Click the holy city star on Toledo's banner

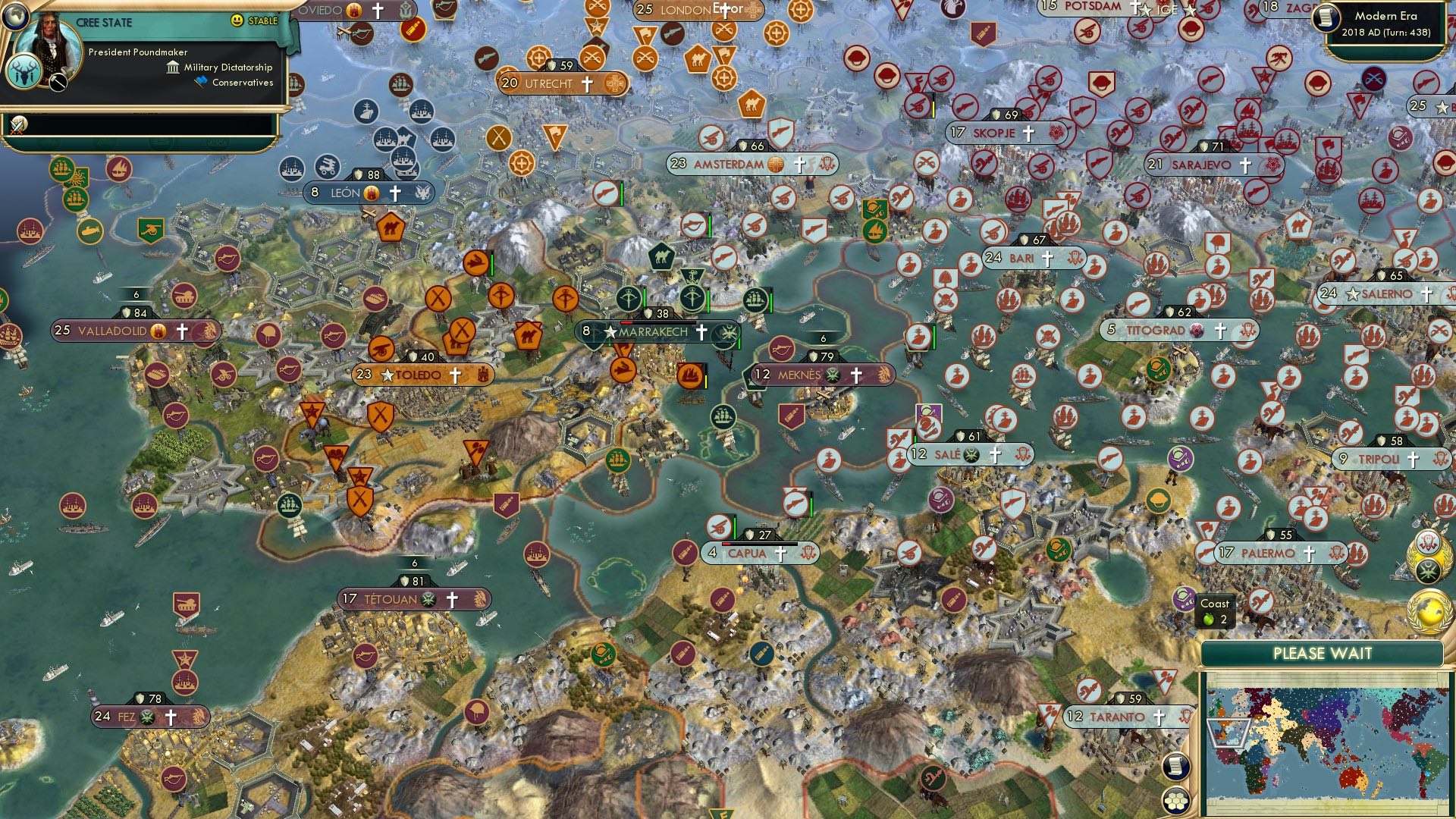tap(388, 375)
